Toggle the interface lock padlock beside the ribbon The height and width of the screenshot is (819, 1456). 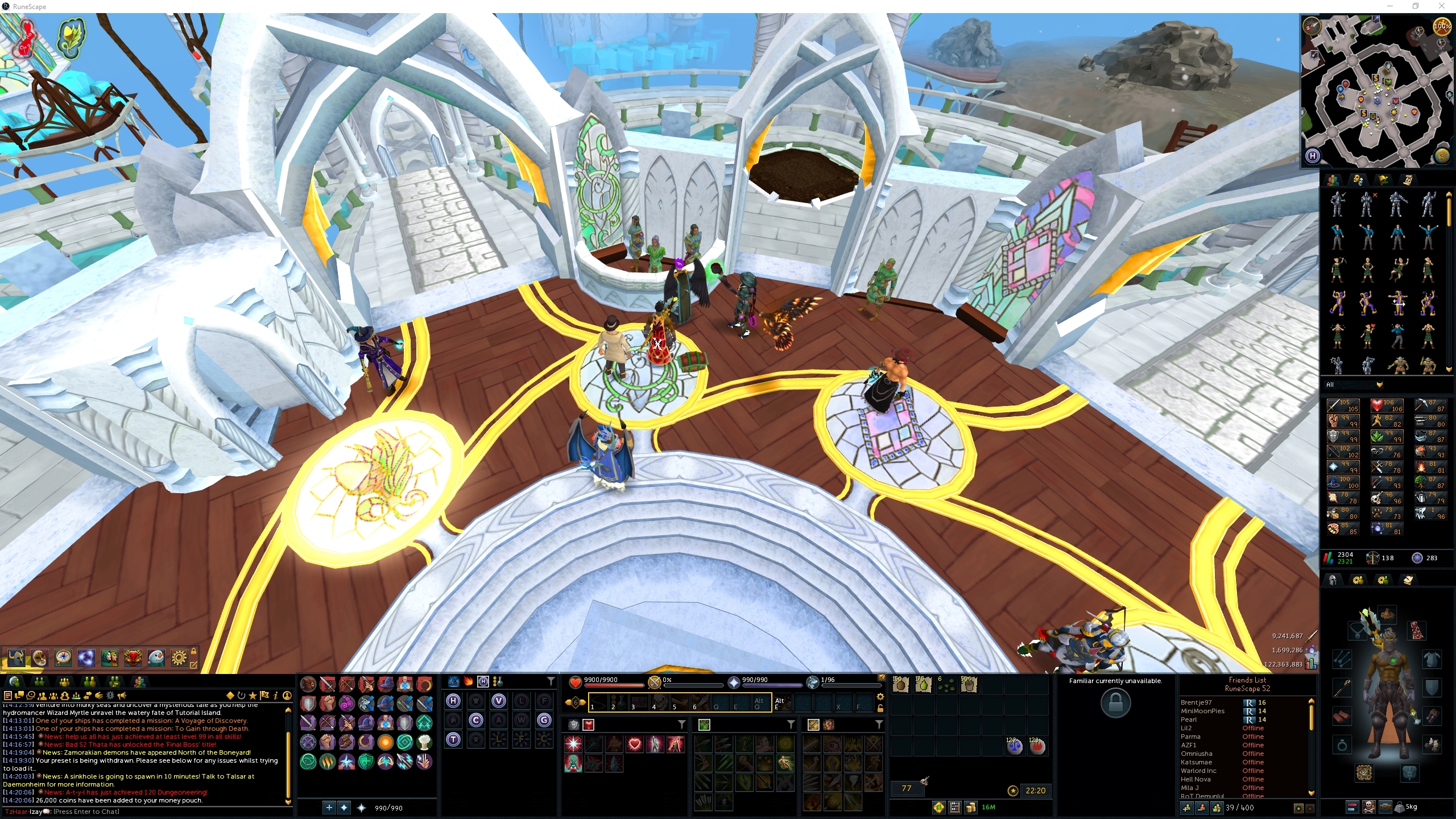pos(195,651)
